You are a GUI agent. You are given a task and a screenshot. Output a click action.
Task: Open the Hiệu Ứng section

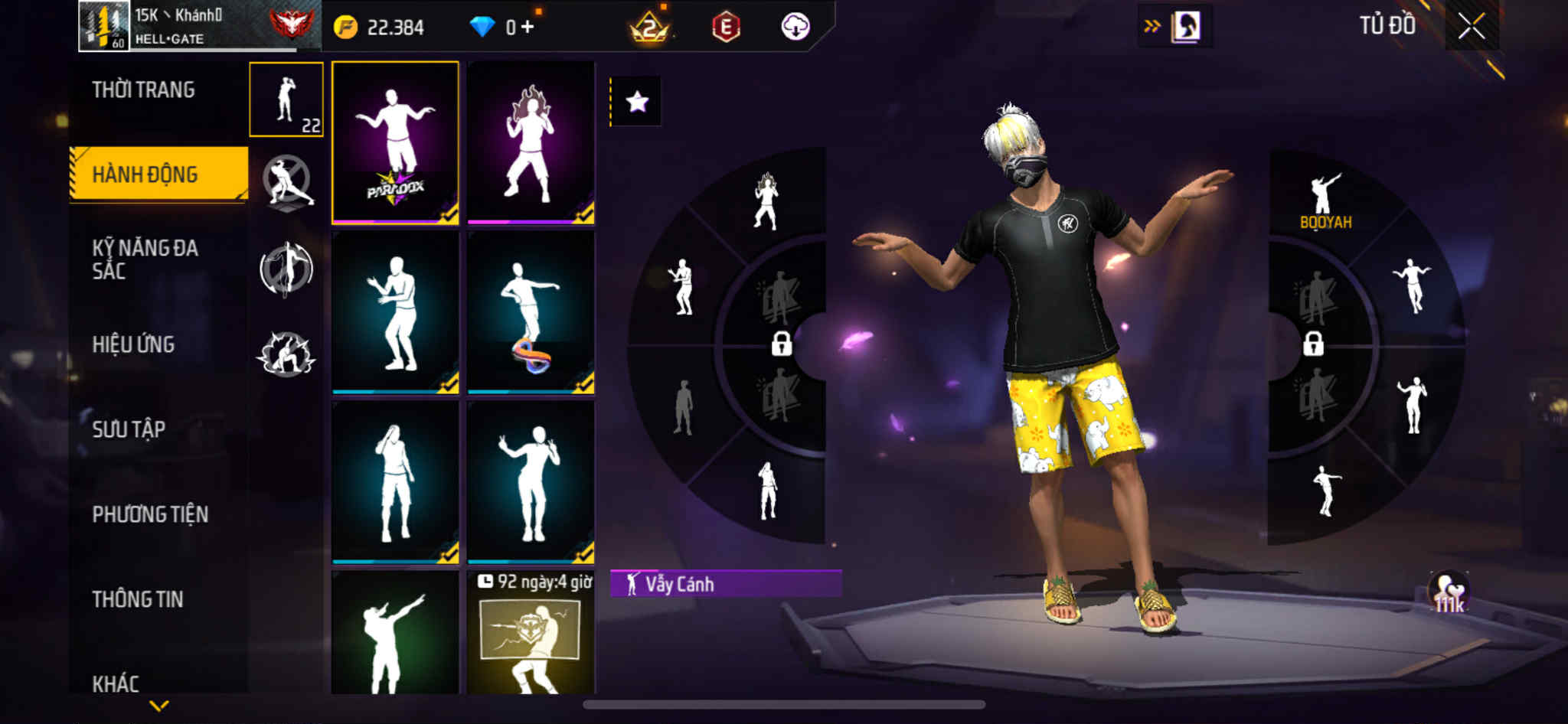(133, 344)
